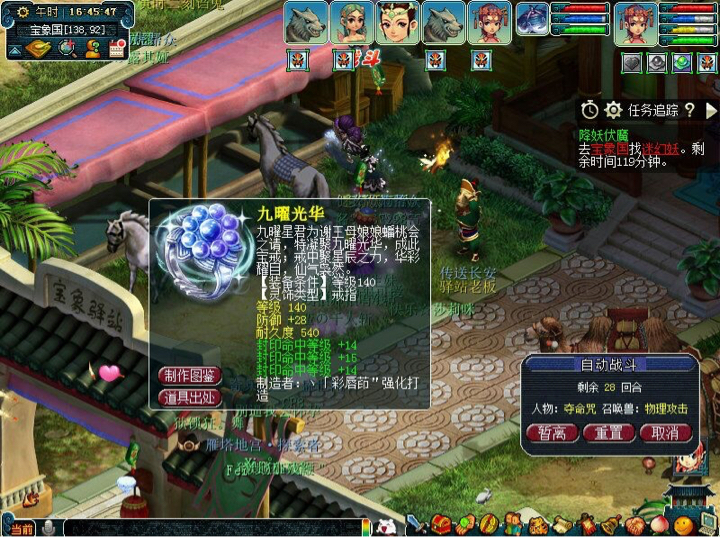This screenshot has width=720, height=537.
Task: Open the smiley face emoticon button
Action: pos(682,523)
